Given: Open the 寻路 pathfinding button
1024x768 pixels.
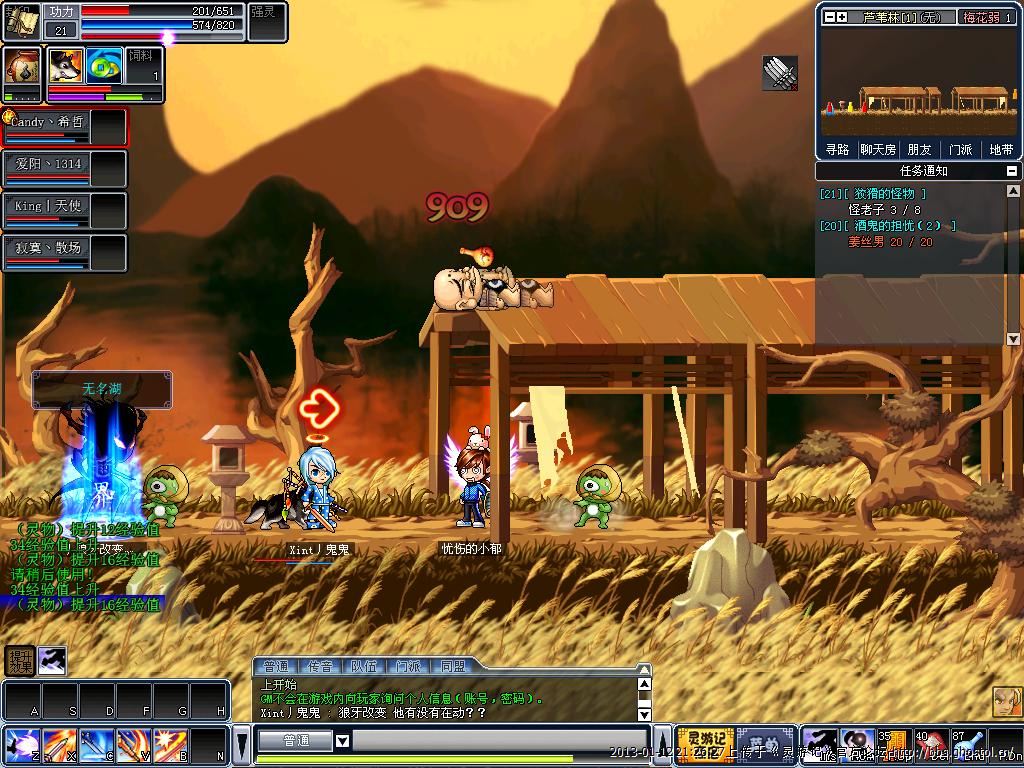Looking at the screenshot, I should click(837, 150).
